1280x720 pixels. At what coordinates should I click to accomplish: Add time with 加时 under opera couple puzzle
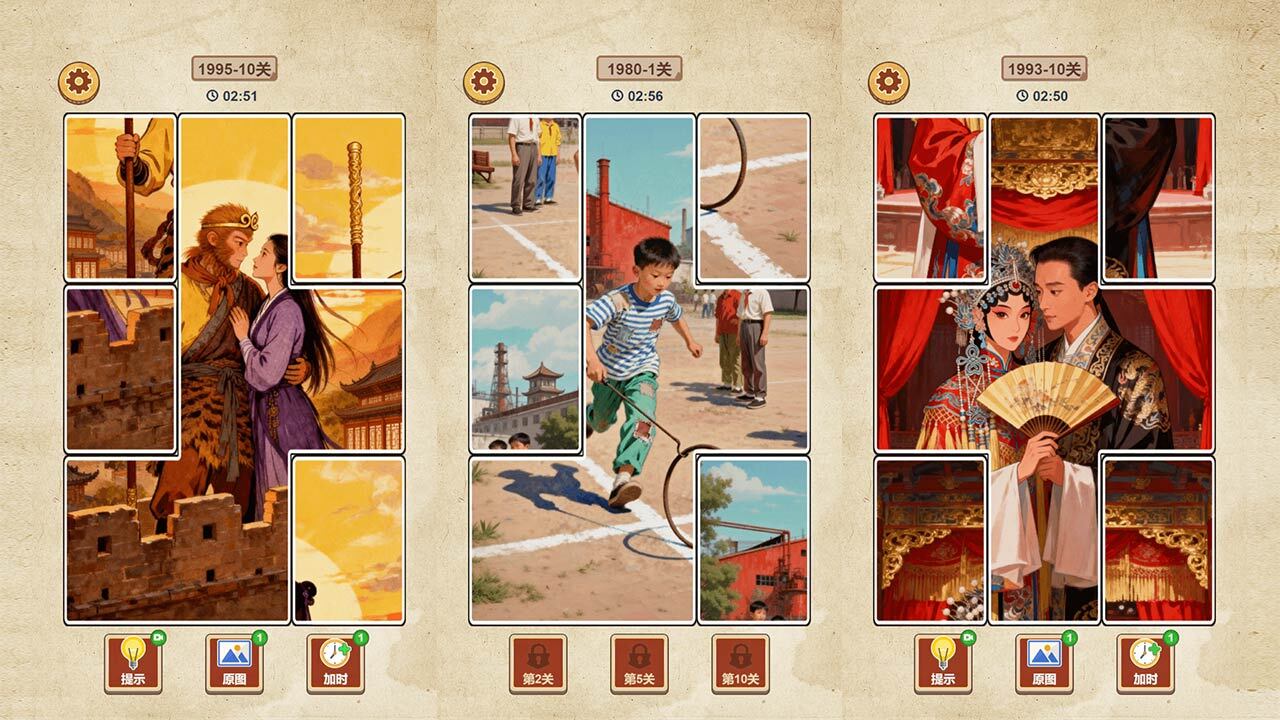[x=1145, y=664]
